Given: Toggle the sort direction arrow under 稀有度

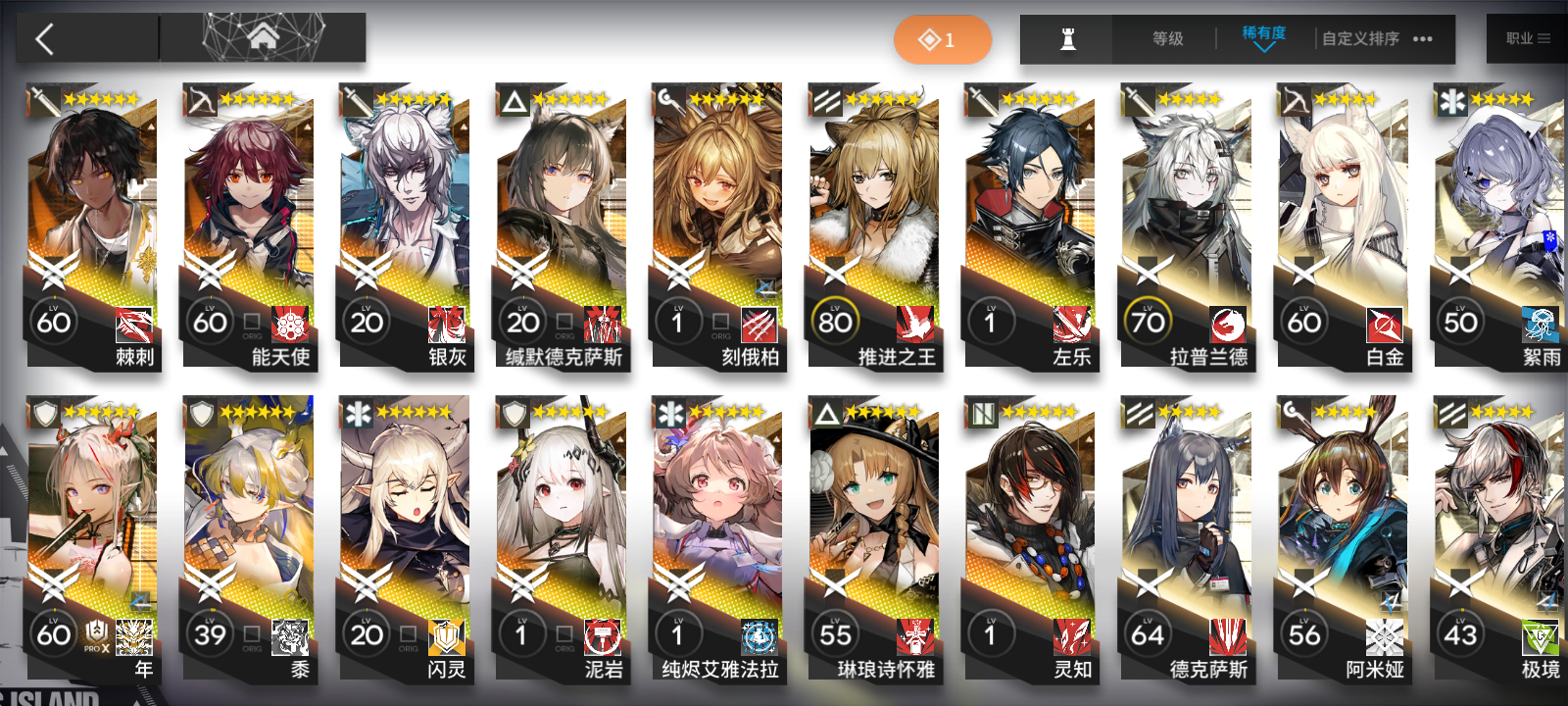Looking at the screenshot, I should (x=1262, y=47).
